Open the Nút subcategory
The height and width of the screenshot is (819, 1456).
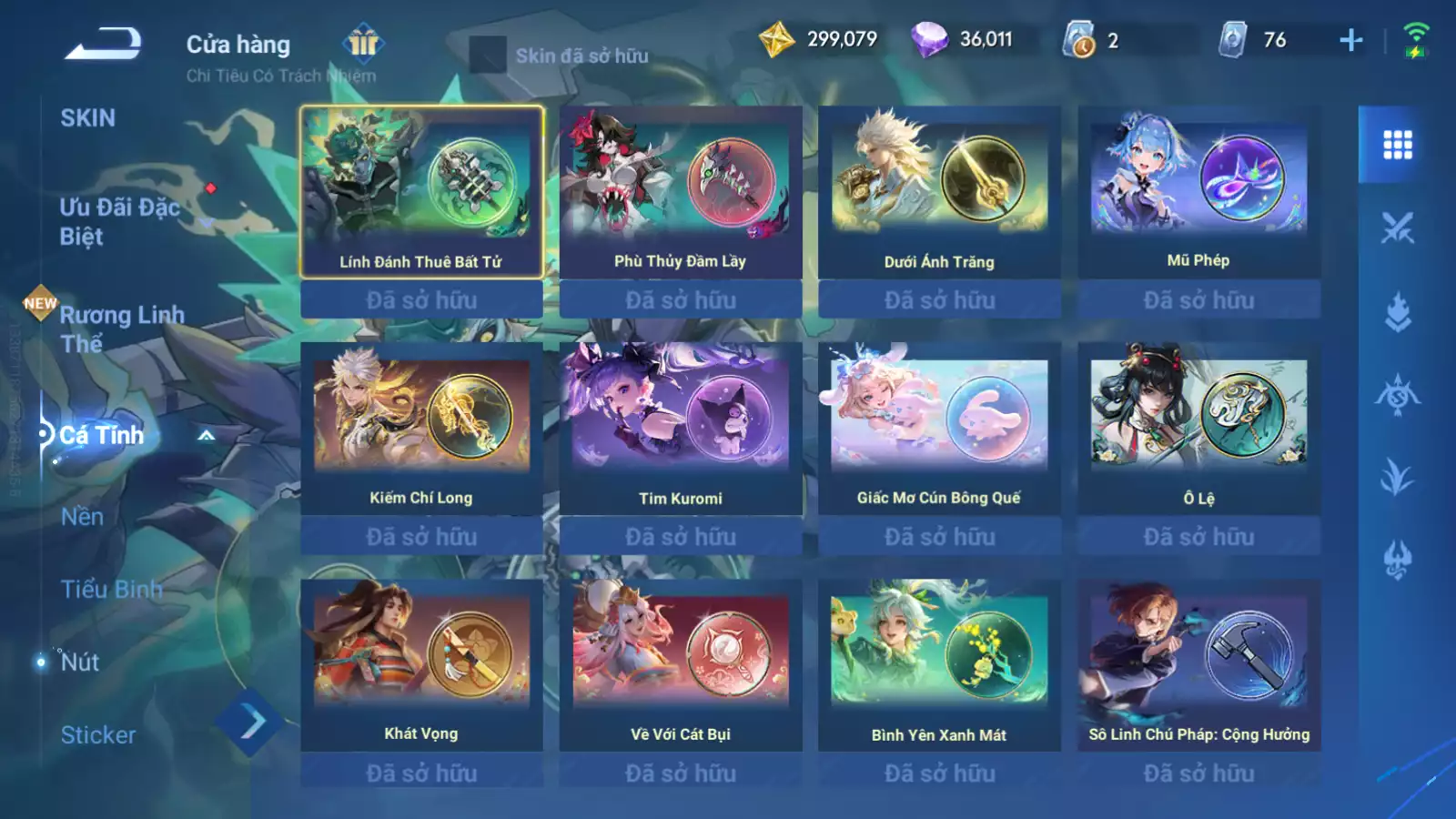pos(80,662)
